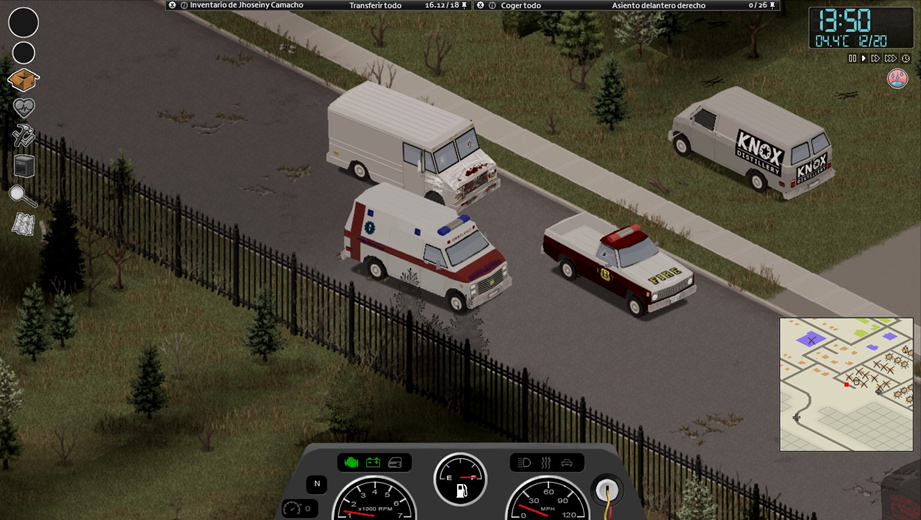Enable fastest forward speed
Image resolution: width=921 pixels, height=520 pixels.
(x=889, y=59)
